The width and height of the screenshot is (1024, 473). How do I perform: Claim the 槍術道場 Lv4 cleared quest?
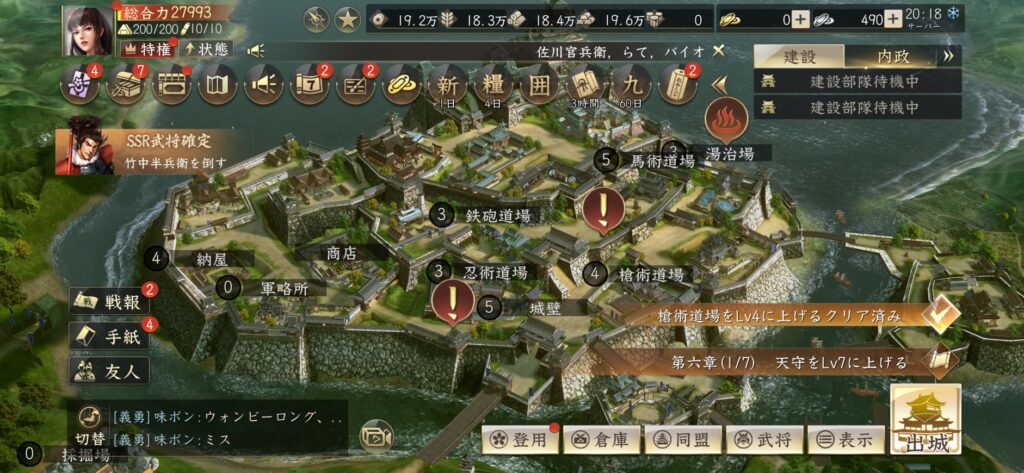pyautogui.click(x=940, y=315)
